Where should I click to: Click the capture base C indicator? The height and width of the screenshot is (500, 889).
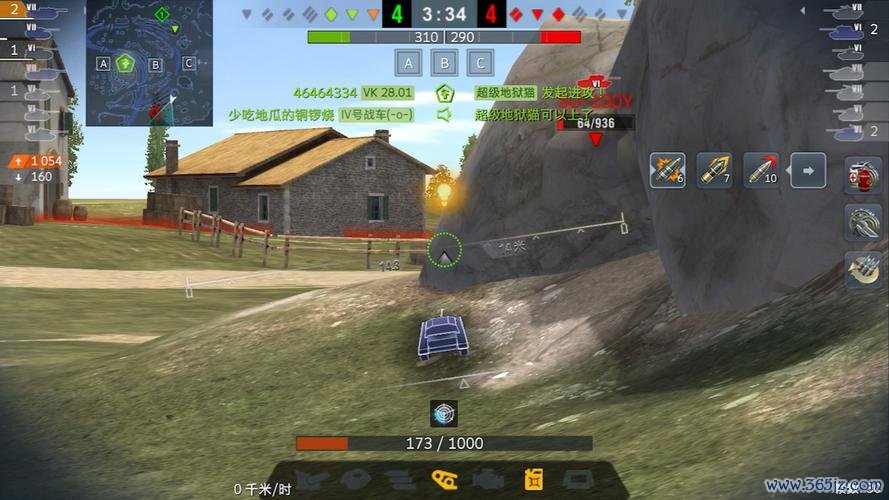pyautogui.click(x=480, y=64)
